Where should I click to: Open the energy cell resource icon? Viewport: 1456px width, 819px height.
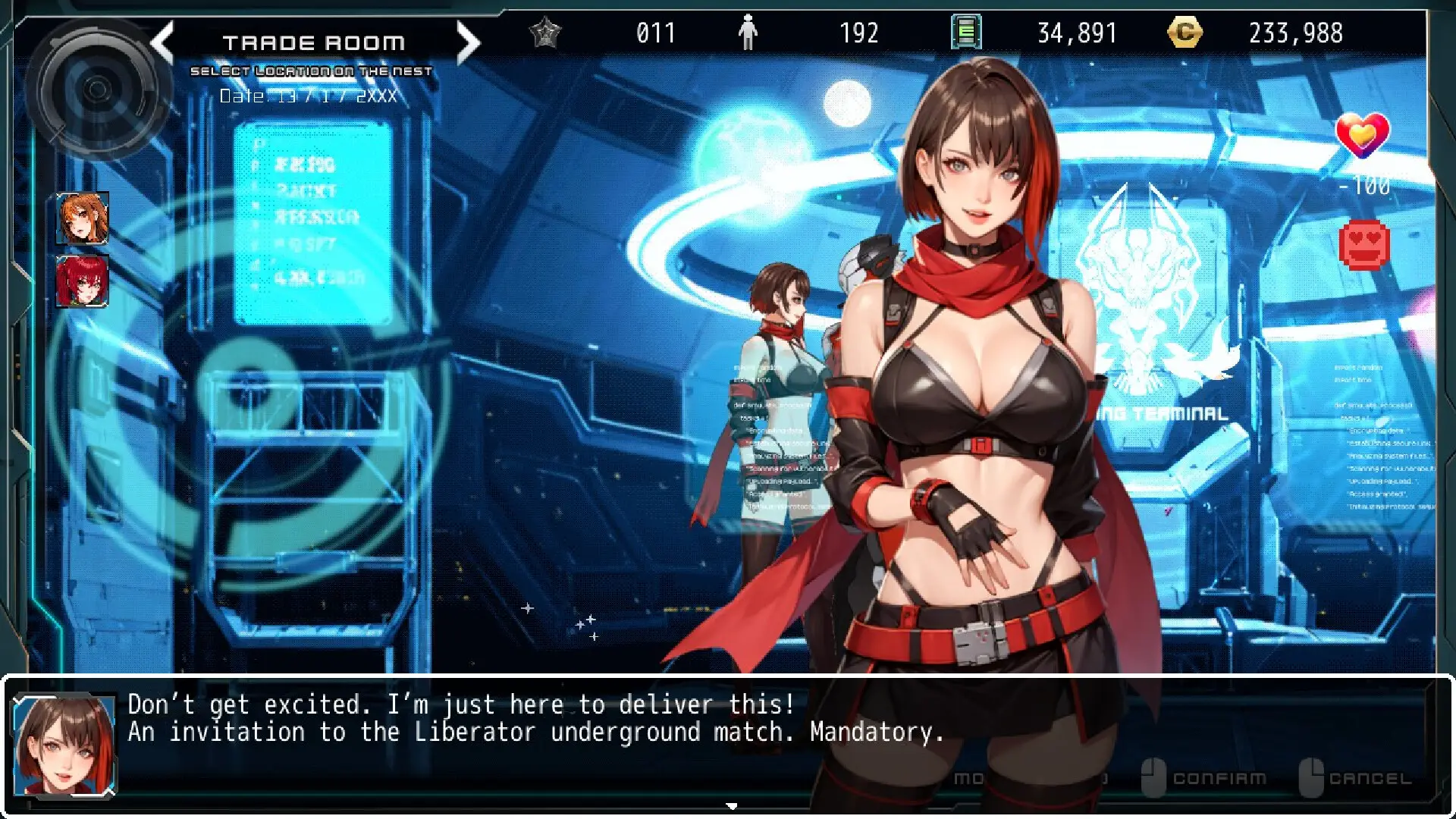point(965,32)
